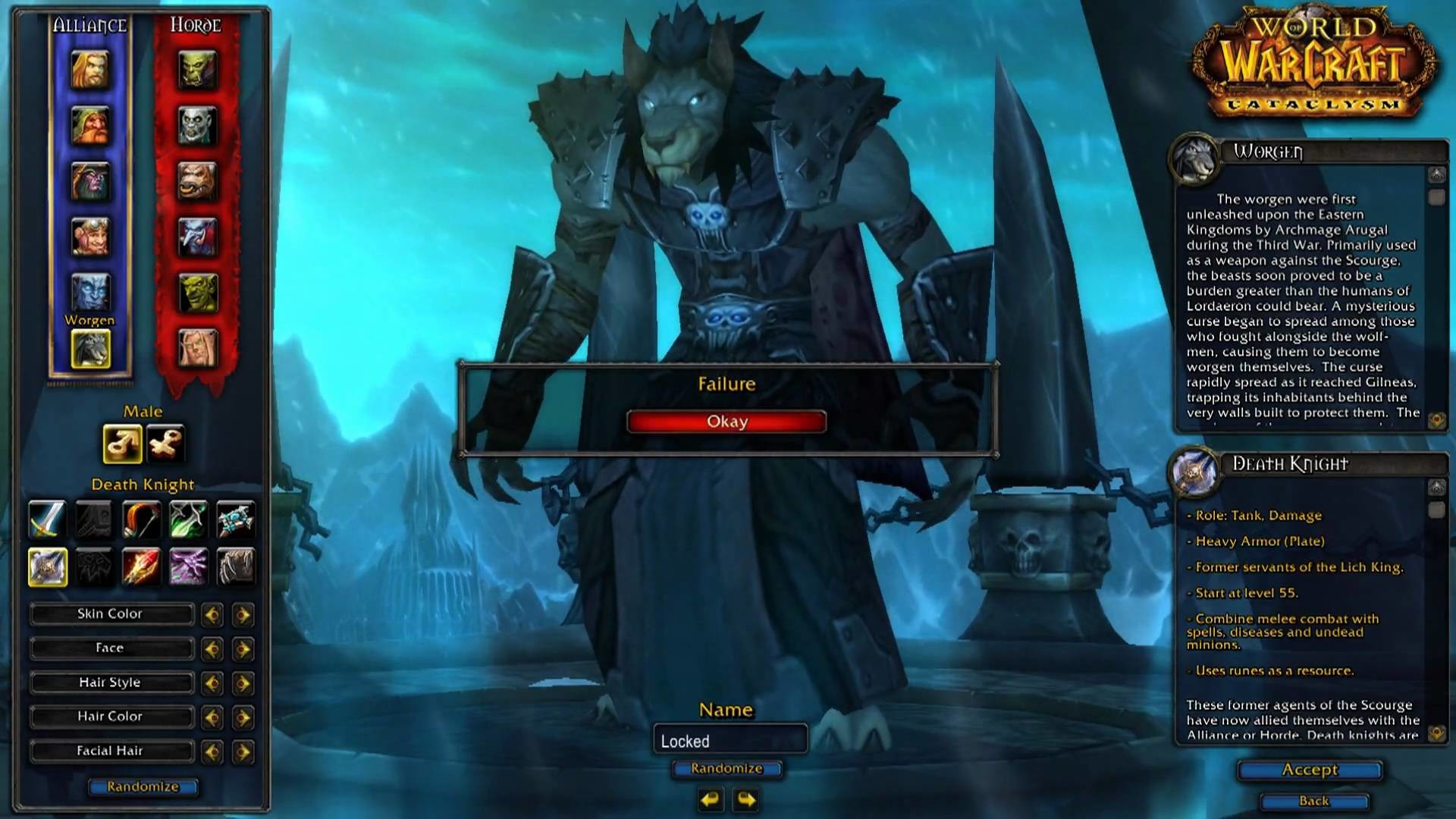Switch to the Alliance faction tab
The height and width of the screenshot is (819, 1456).
tap(89, 24)
